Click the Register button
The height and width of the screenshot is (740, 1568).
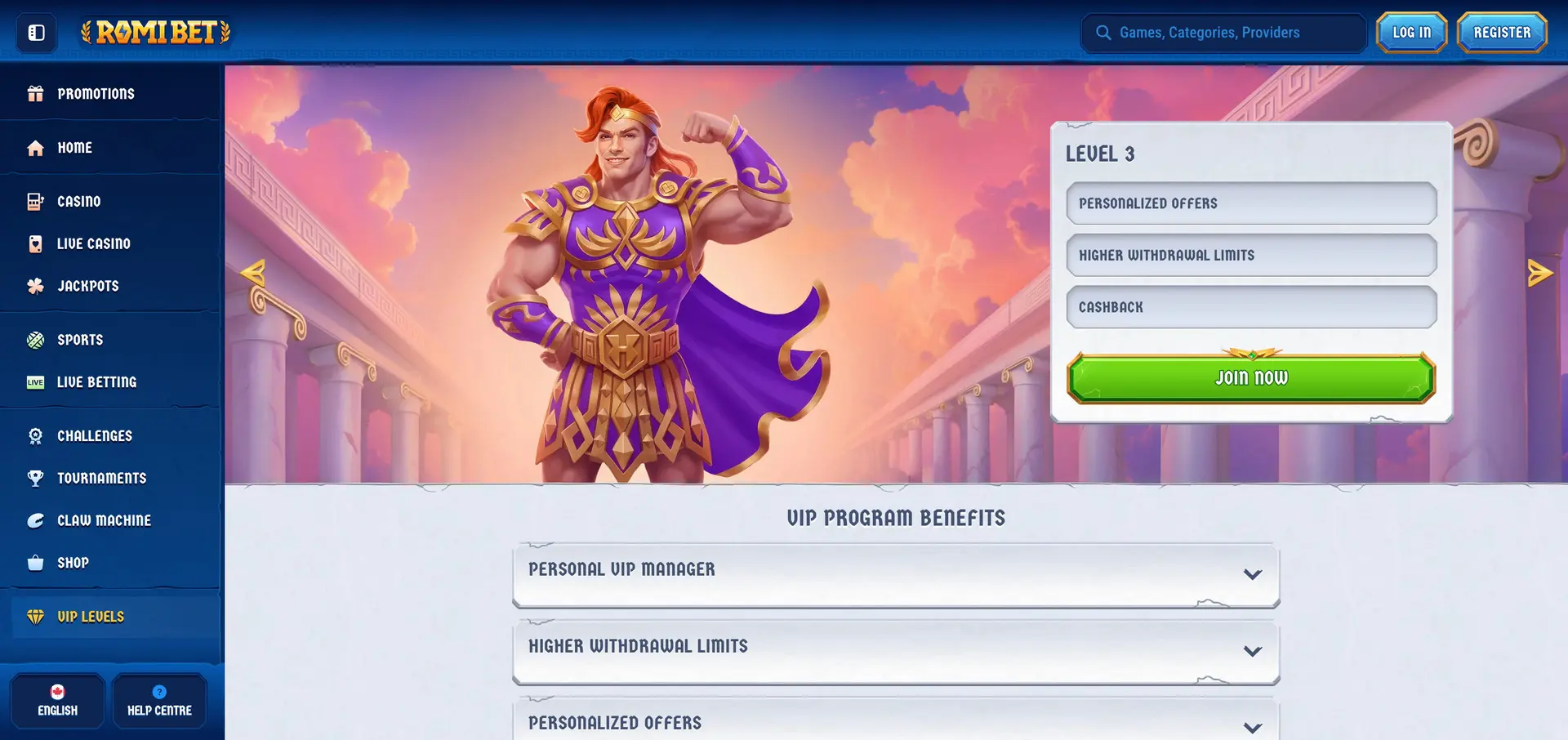1502,33
